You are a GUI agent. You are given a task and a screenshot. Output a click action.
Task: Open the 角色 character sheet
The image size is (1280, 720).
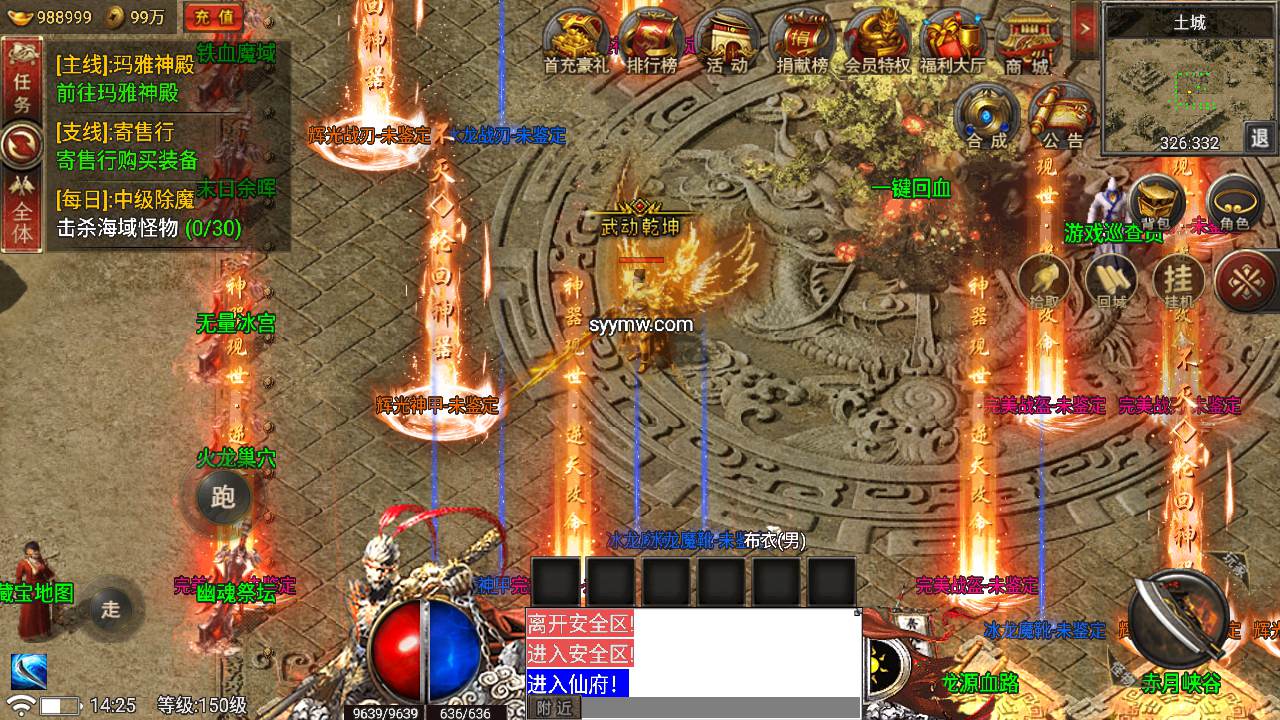(1235, 203)
